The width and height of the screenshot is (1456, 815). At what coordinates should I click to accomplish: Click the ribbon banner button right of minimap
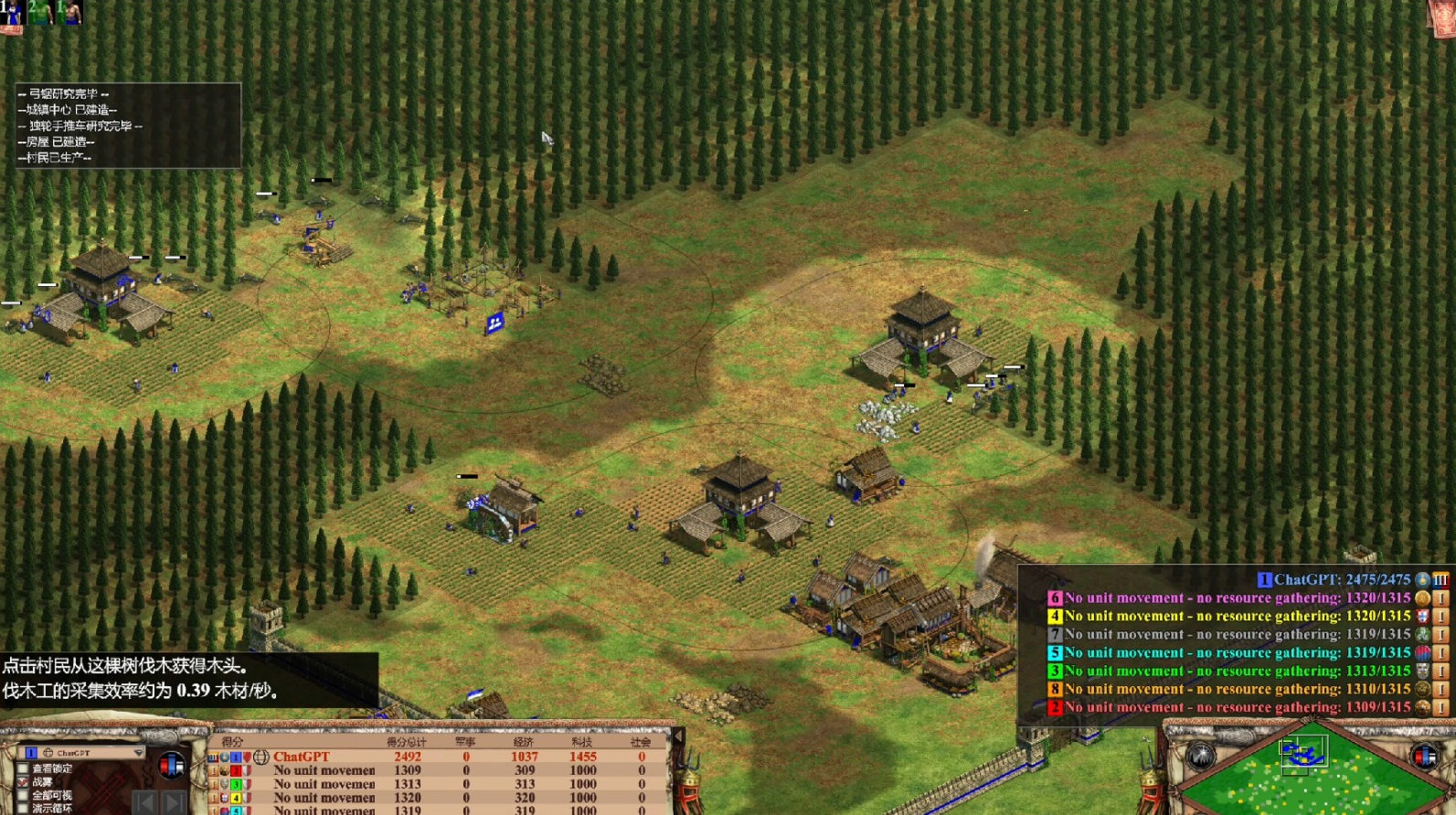coord(1425,756)
